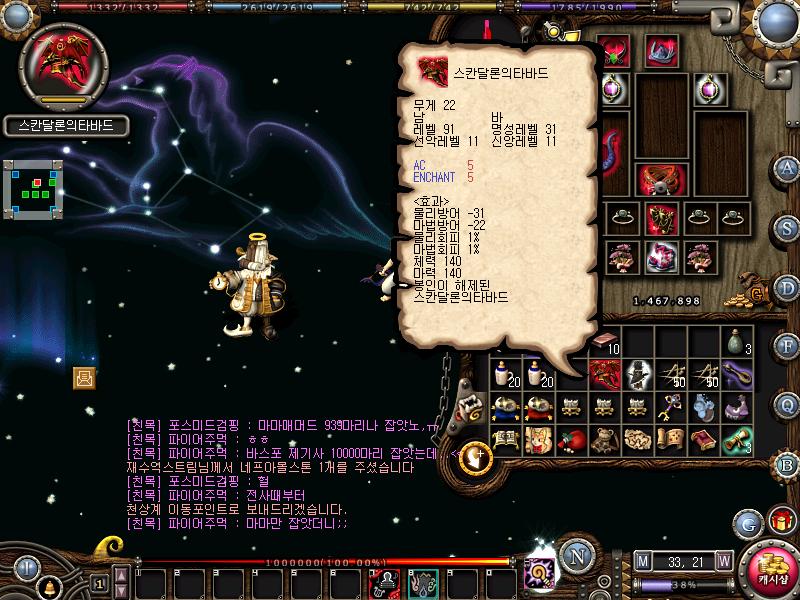The width and height of the screenshot is (800, 600).
Task: Click the round G button beside the gift box
Action: [747, 522]
